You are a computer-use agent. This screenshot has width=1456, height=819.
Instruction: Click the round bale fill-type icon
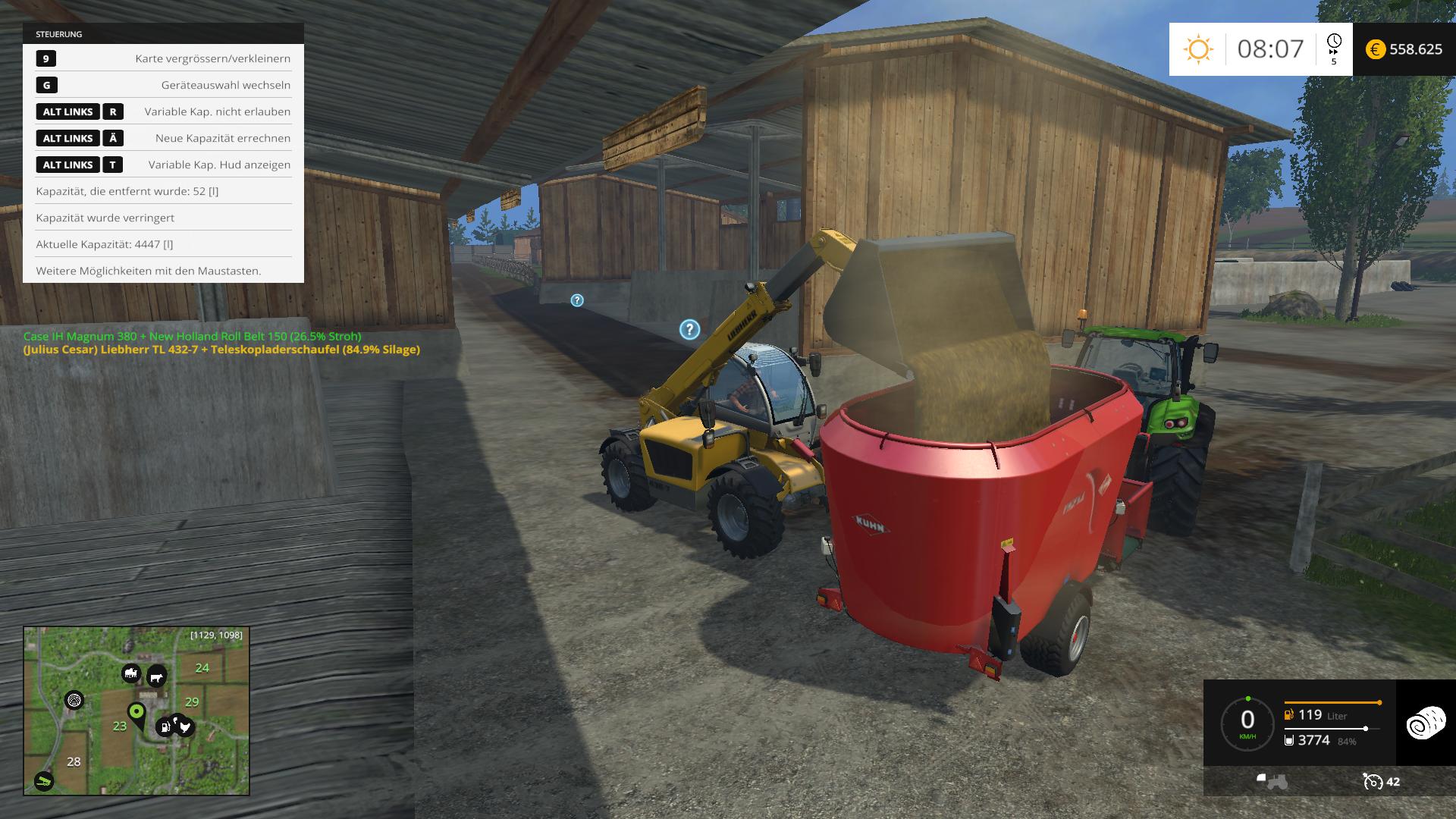tap(1426, 723)
